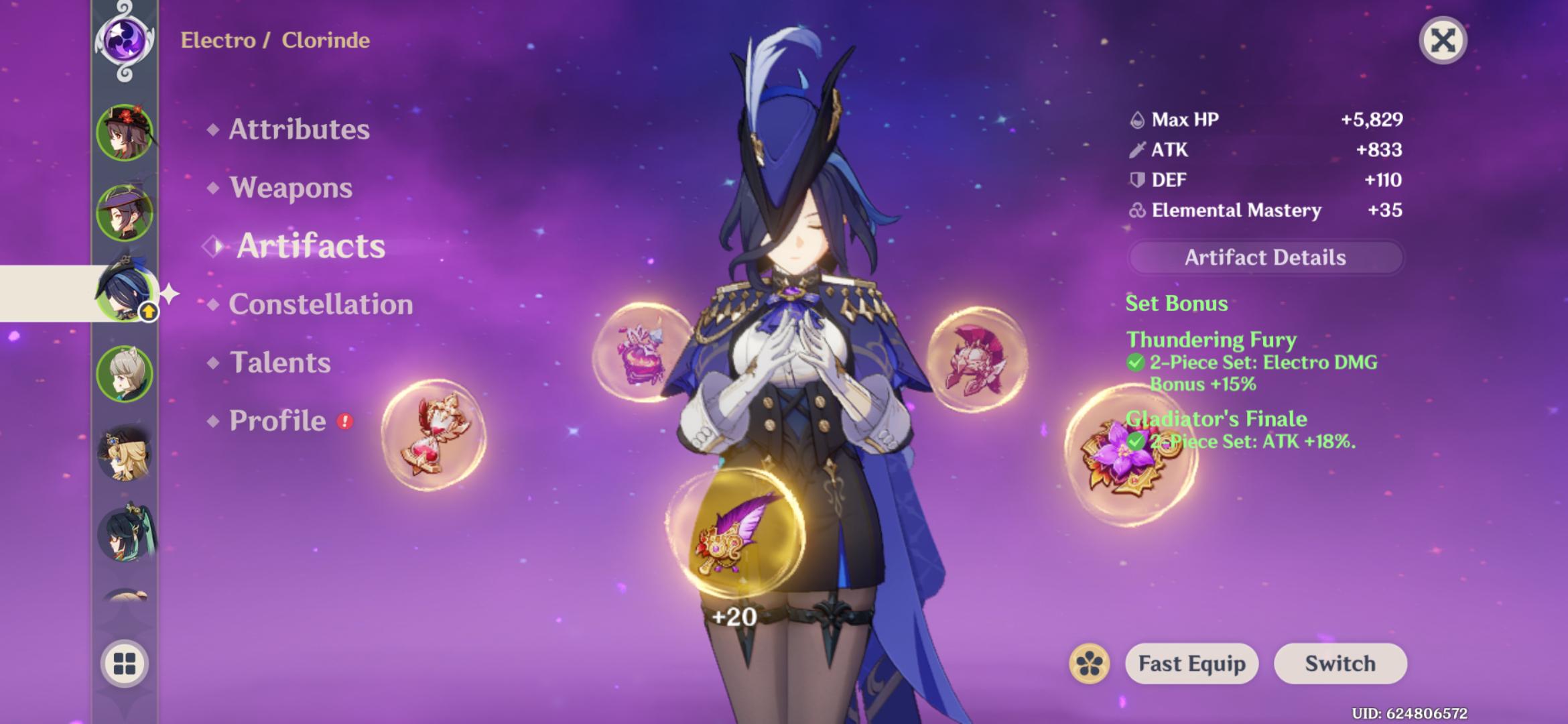
Task: Choose the hourglass sands artifact slot
Action: coord(434,436)
